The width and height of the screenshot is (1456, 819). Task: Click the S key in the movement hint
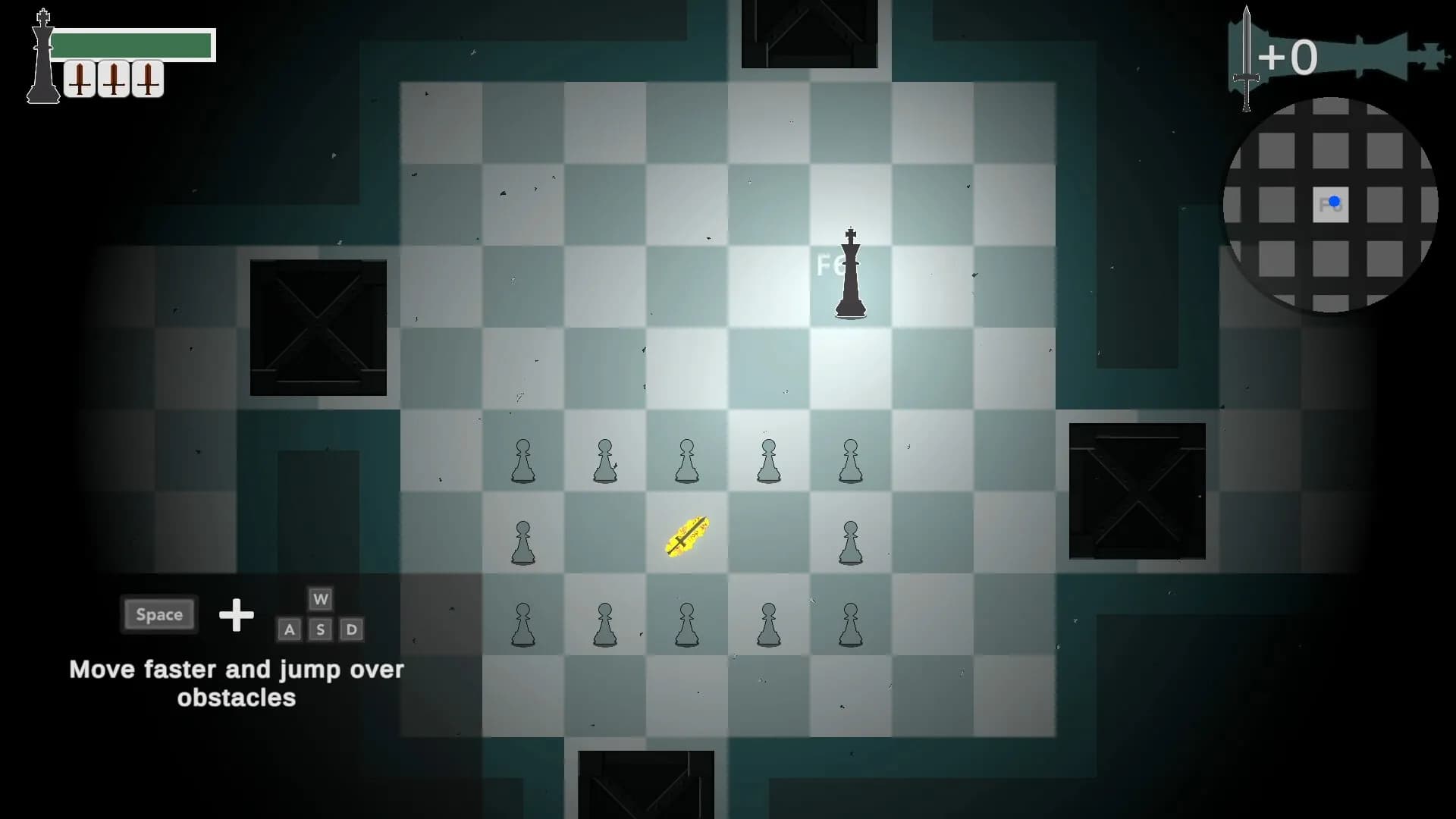(x=320, y=629)
